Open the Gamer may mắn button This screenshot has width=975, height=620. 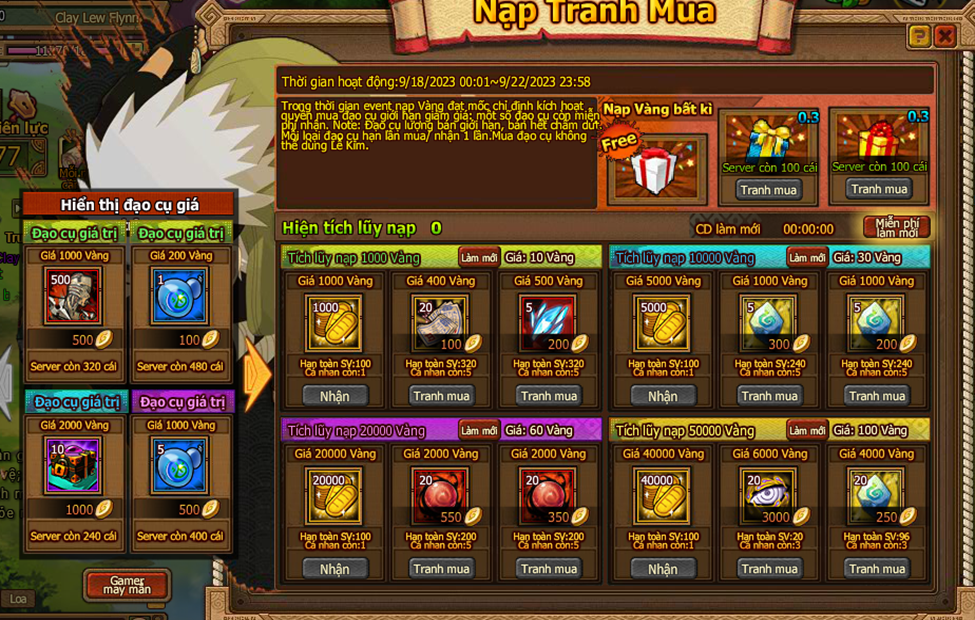(x=127, y=585)
